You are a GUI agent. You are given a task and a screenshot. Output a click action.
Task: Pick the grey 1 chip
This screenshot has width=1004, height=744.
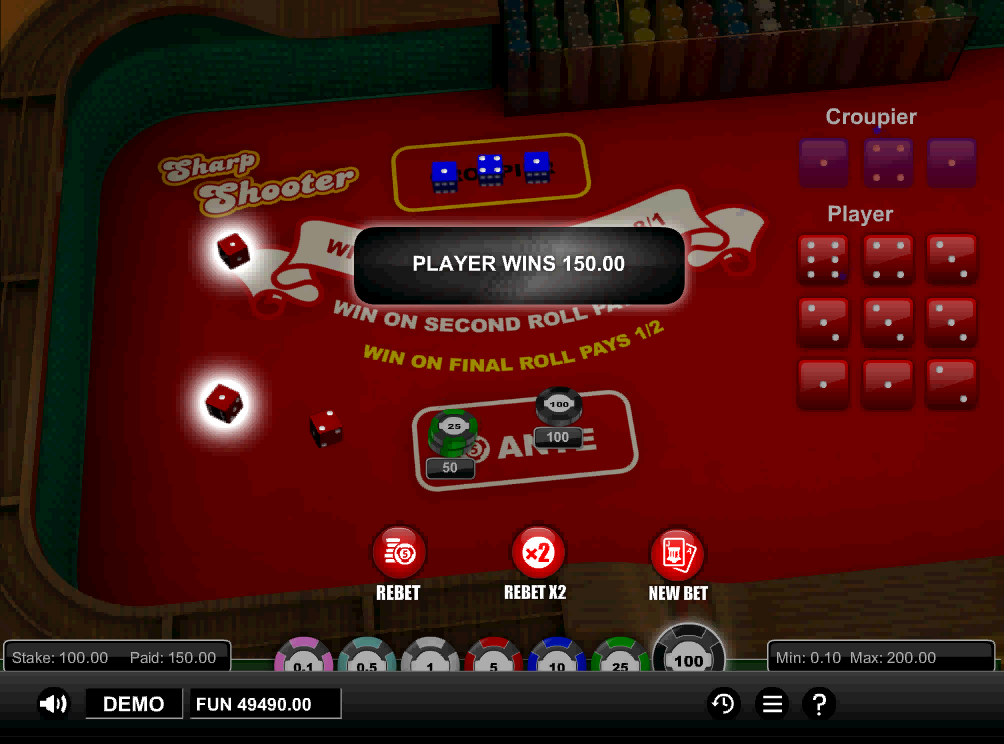pos(429,657)
